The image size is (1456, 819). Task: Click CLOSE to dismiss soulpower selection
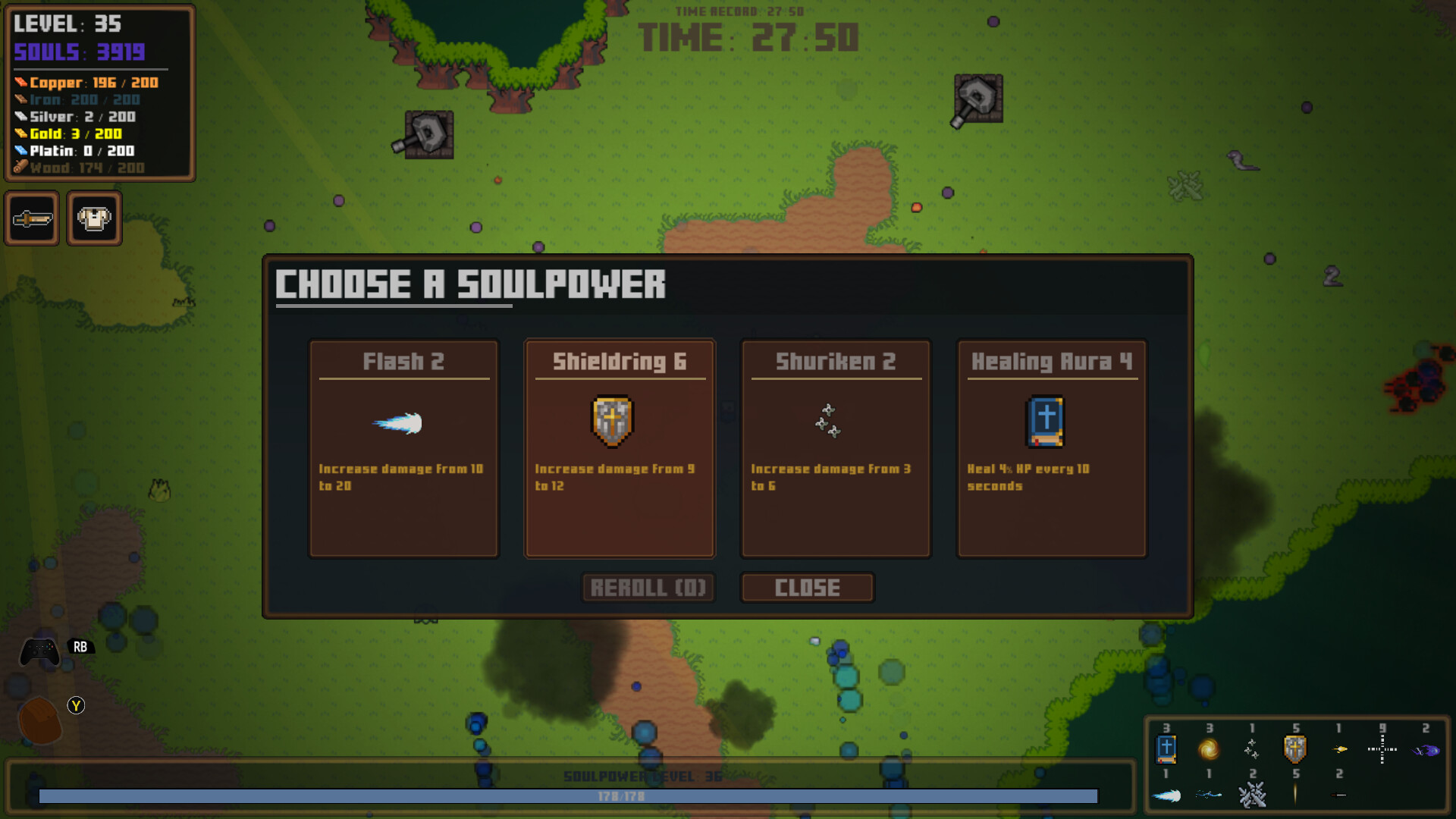pyautogui.click(x=808, y=587)
